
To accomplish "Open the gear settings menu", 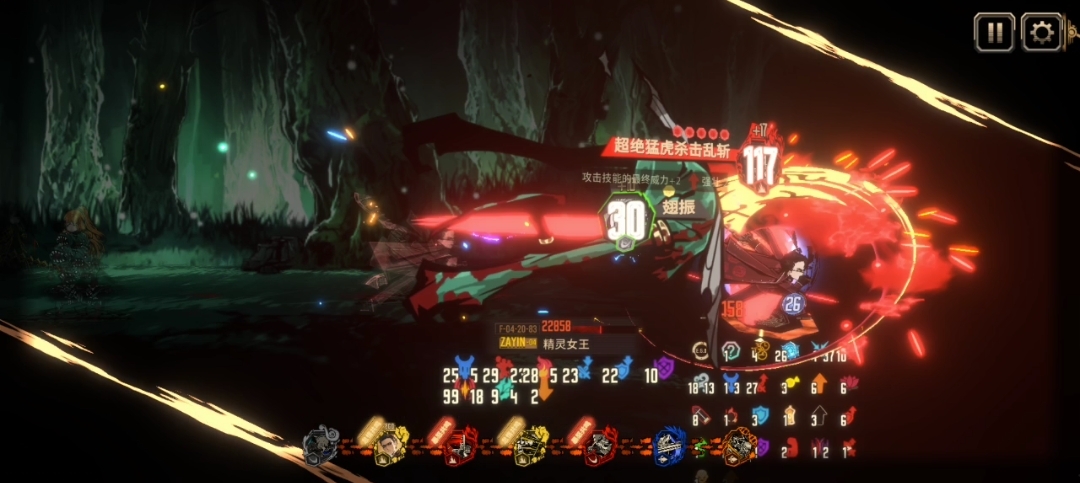I will [1042, 32].
